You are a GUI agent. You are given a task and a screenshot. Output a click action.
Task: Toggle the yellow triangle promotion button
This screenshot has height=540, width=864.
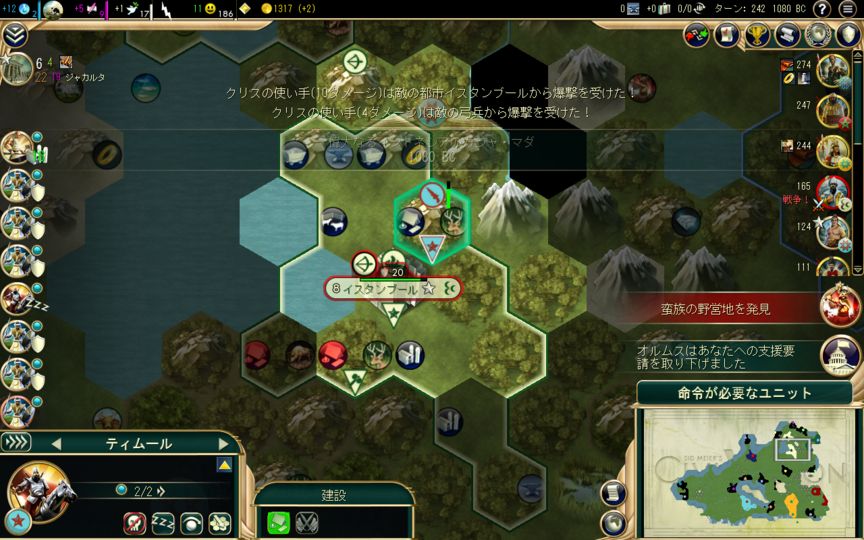(x=224, y=465)
